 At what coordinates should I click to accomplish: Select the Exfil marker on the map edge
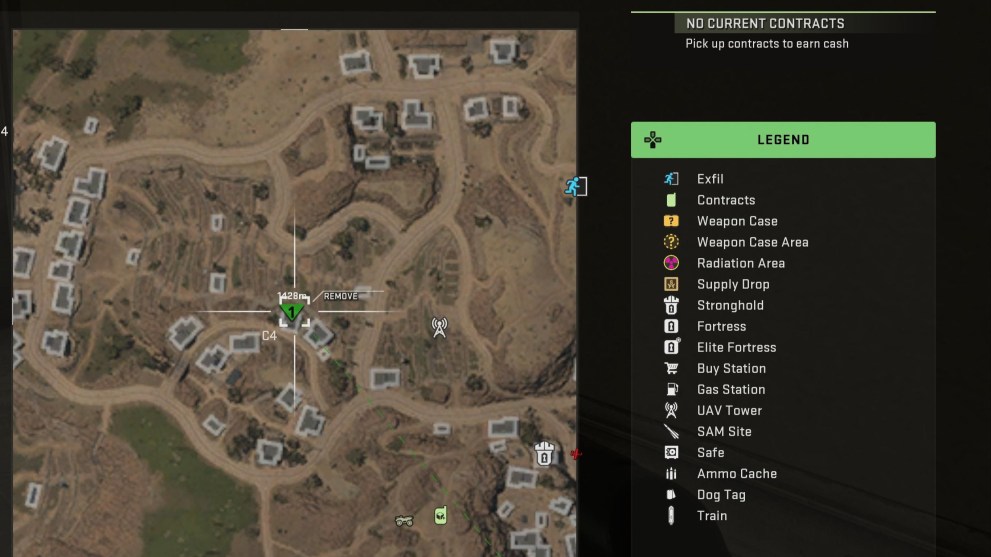pyautogui.click(x=575, y=186)
